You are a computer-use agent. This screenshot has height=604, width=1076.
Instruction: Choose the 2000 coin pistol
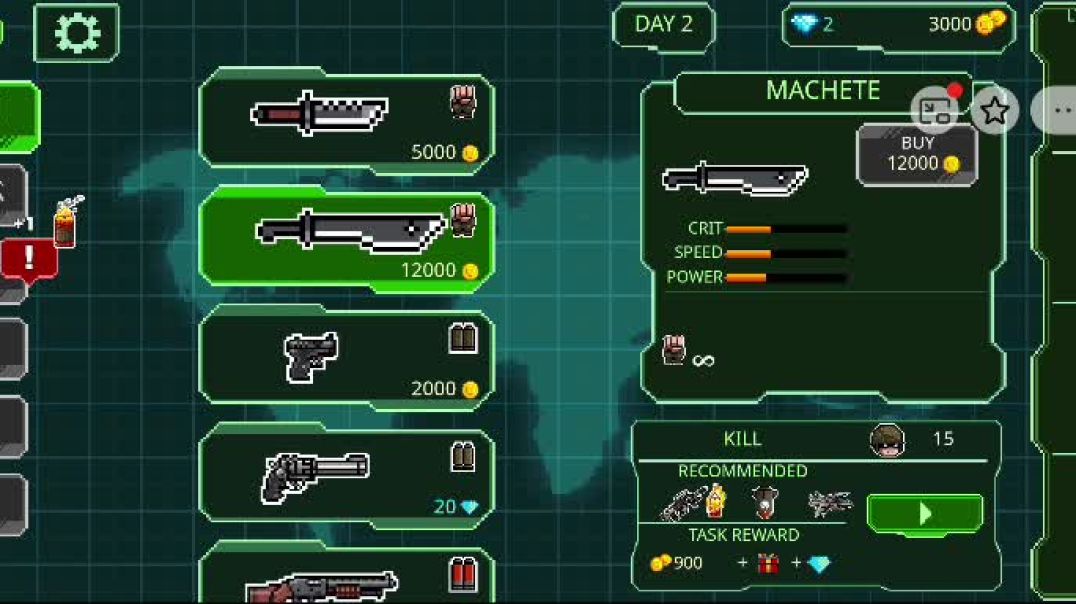coord(346,358)
